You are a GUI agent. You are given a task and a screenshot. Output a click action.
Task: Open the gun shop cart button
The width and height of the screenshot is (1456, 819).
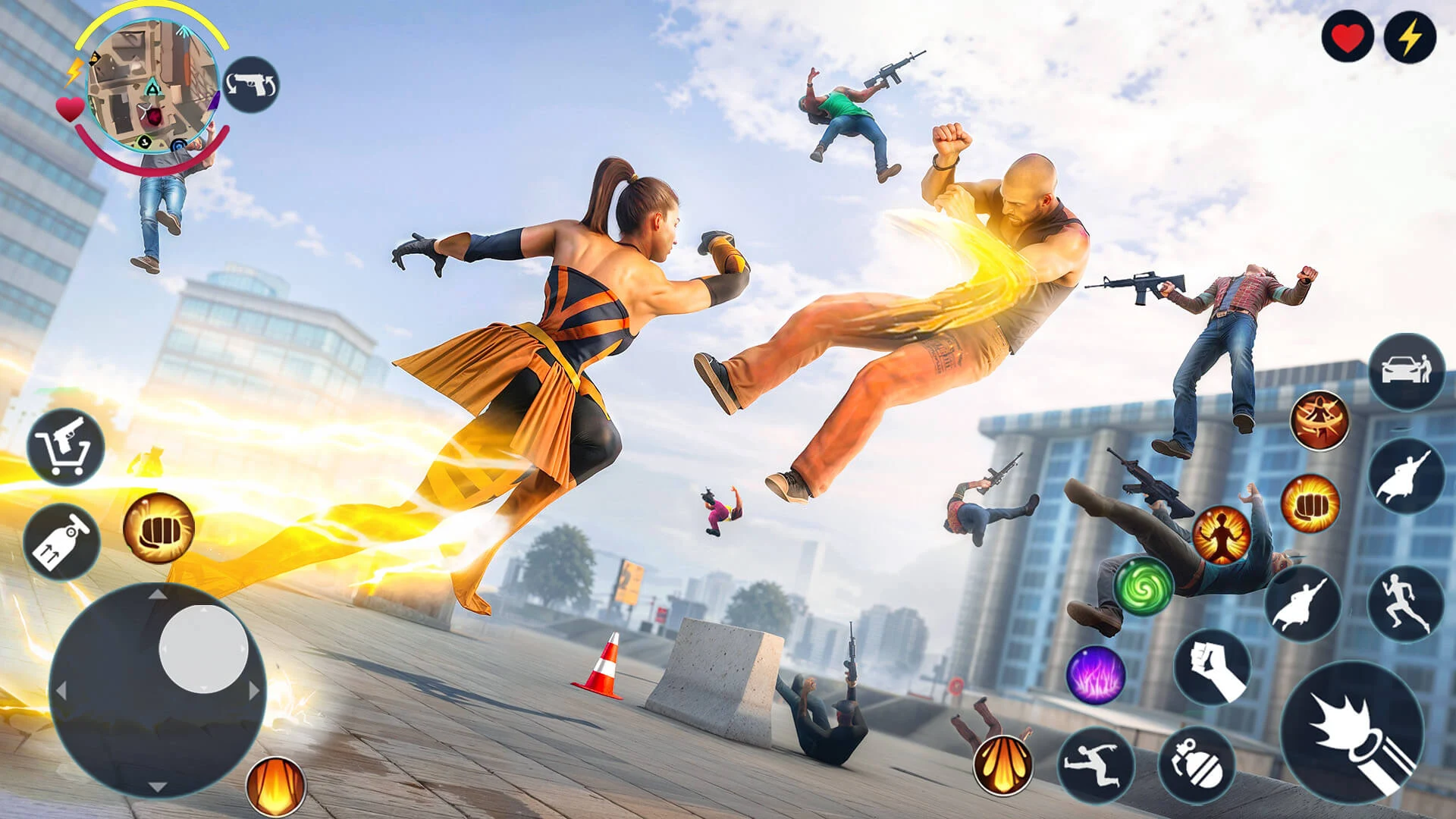(x=66, y=447)
